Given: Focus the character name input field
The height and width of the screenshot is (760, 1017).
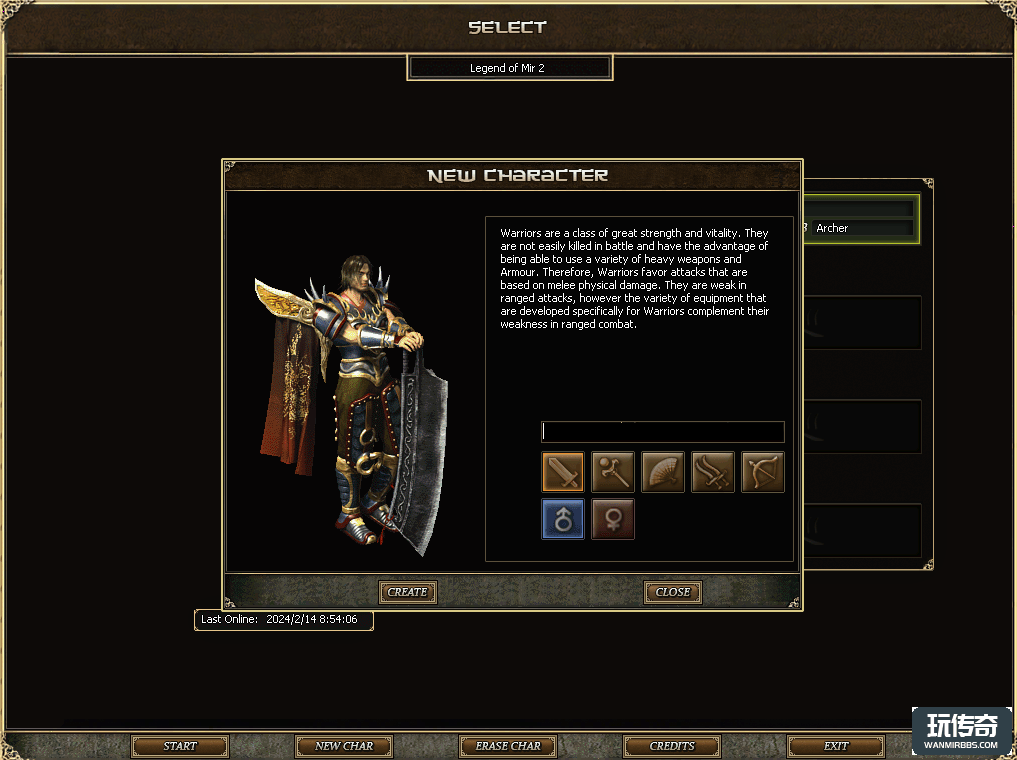Looking at the screenshot, I should click(662, 432).
